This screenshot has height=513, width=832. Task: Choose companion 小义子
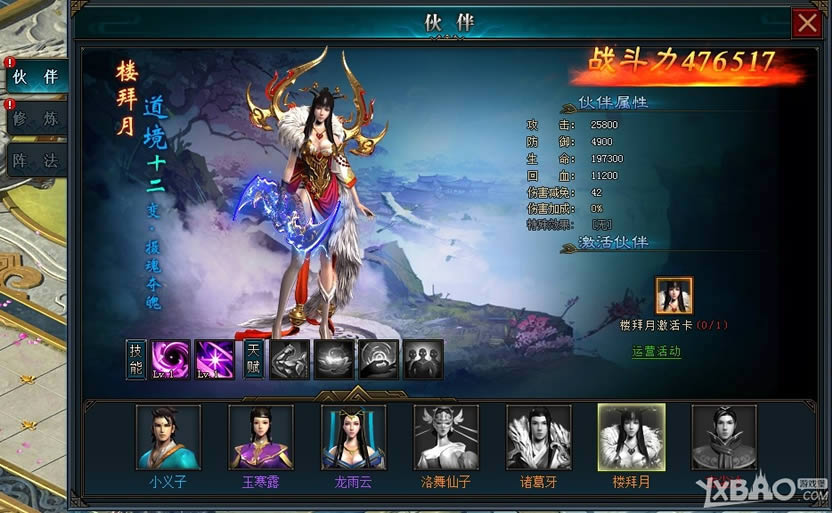[x=168, y=437]
